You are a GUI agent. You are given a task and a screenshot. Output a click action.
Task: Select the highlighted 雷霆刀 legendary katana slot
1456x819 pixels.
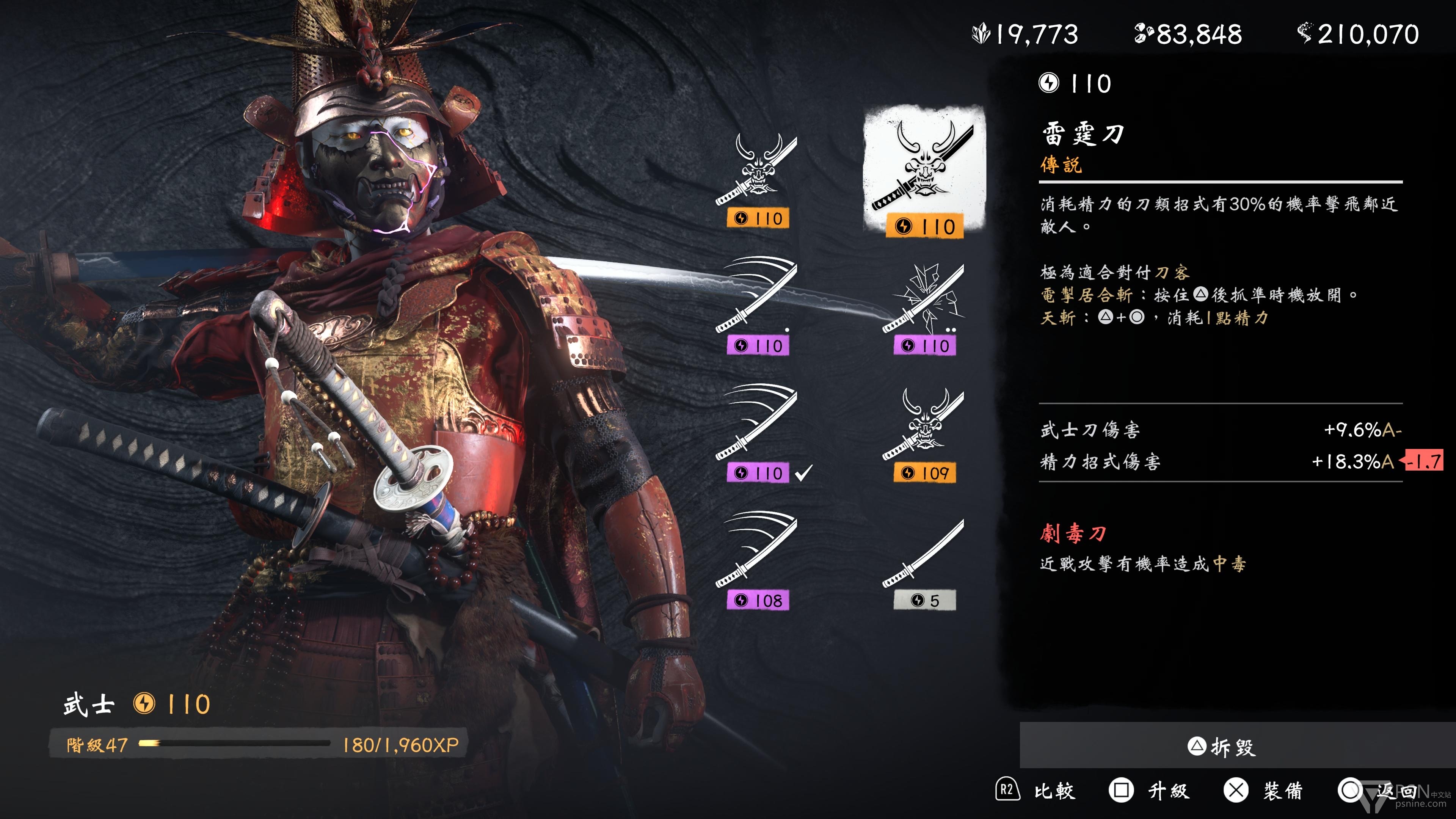pos(924,173)
